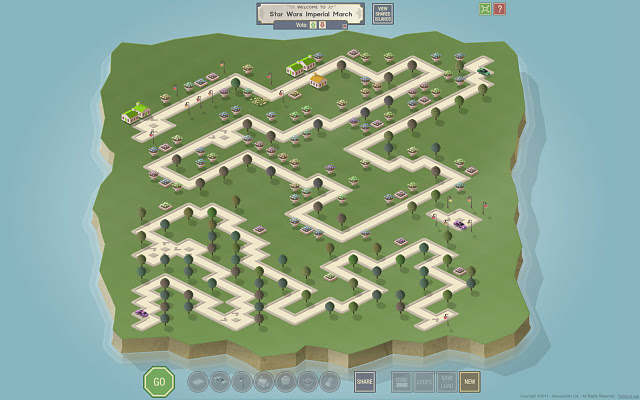
Task: Vote up this island
Action: 312,26
